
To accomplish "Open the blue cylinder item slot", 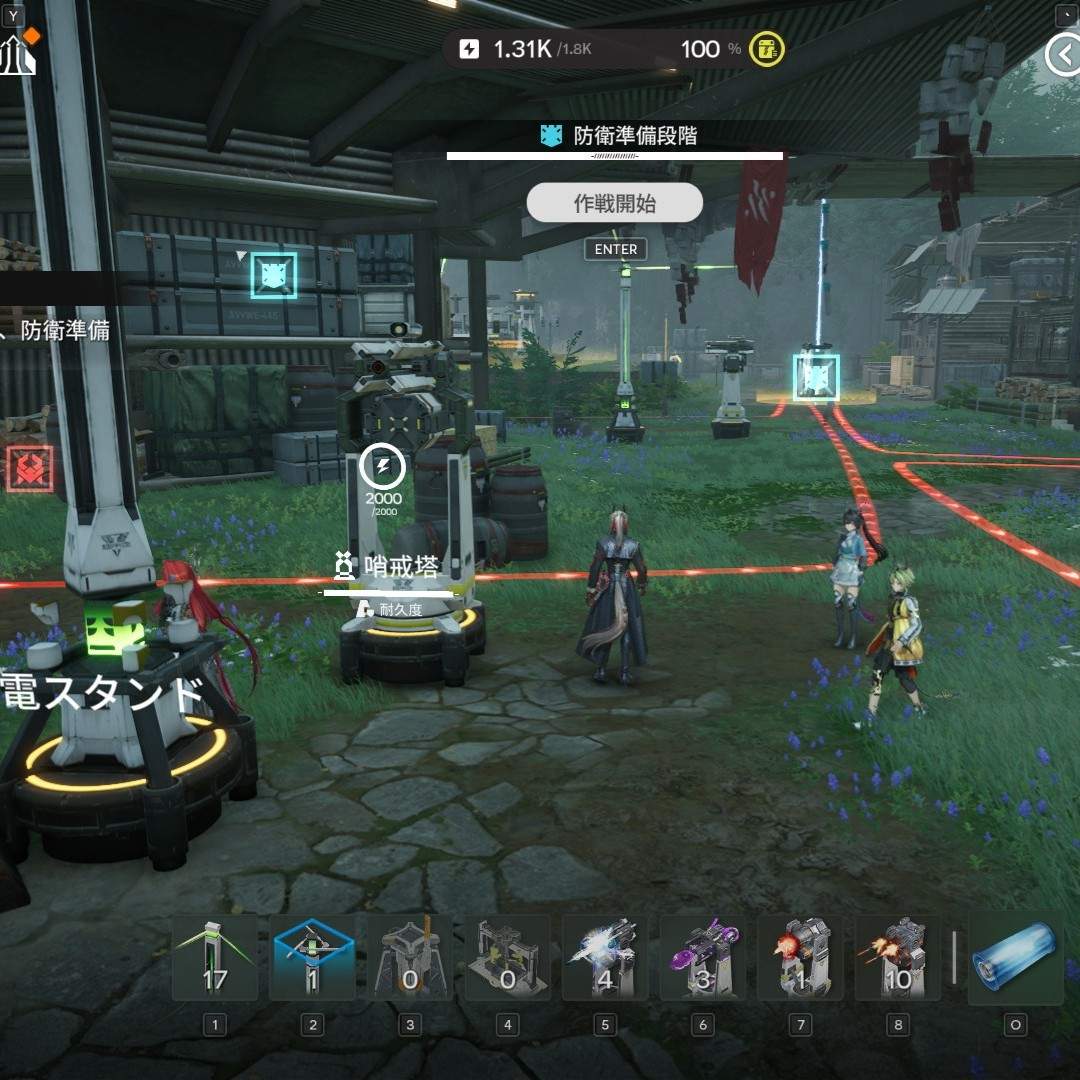I will [1015, 959].
